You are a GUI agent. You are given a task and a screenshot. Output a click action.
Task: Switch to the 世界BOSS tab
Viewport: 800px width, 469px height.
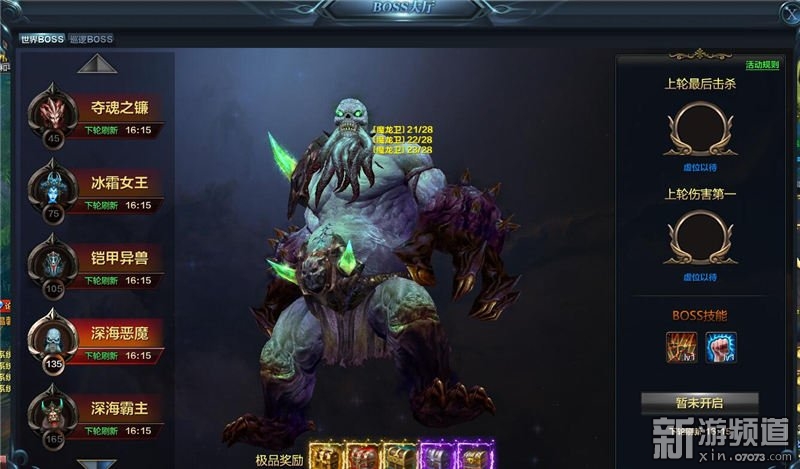[41, 39]
